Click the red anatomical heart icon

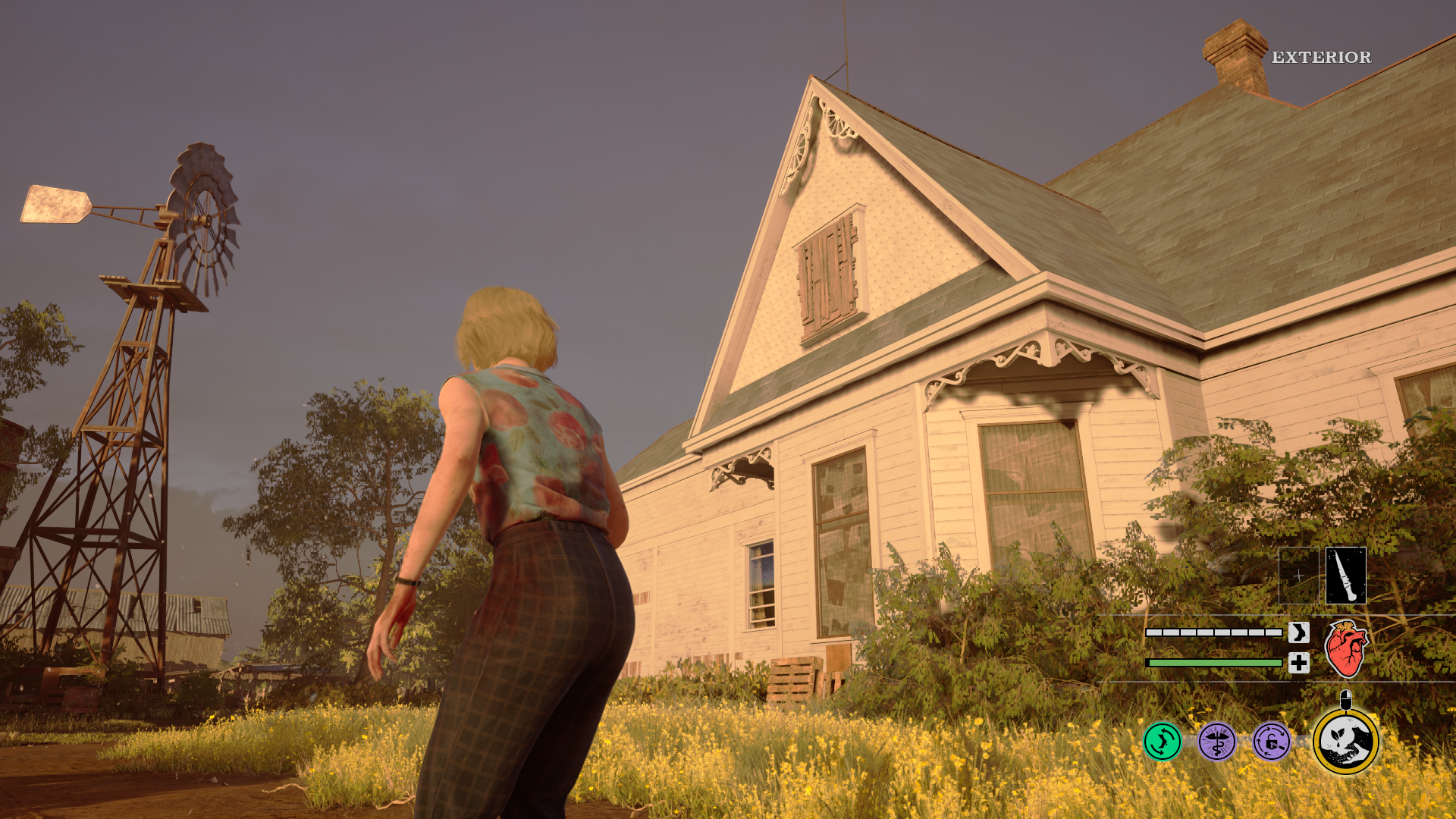tap(1345, 649)
